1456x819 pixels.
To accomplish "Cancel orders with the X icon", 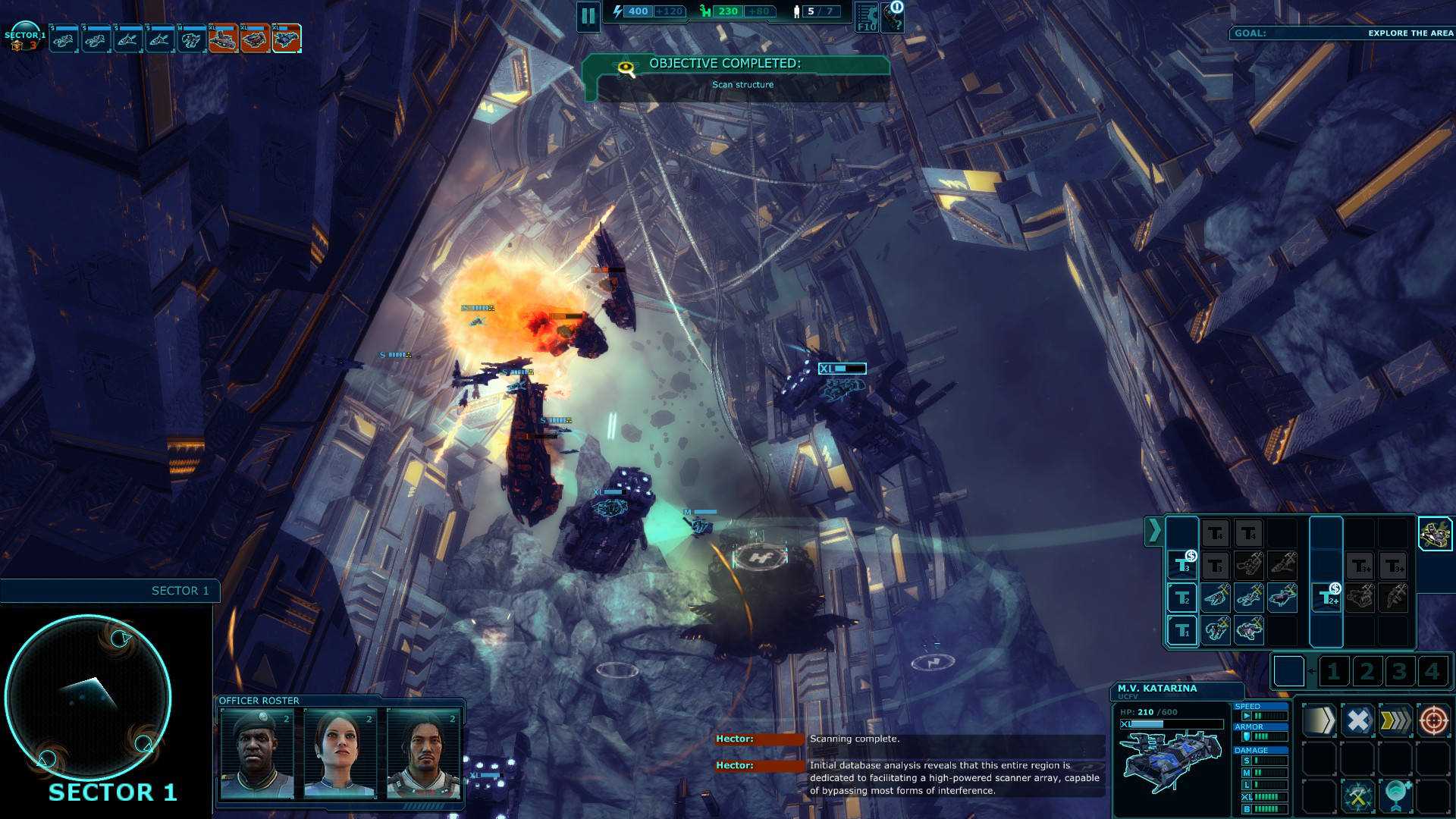I will [1358, 721].
